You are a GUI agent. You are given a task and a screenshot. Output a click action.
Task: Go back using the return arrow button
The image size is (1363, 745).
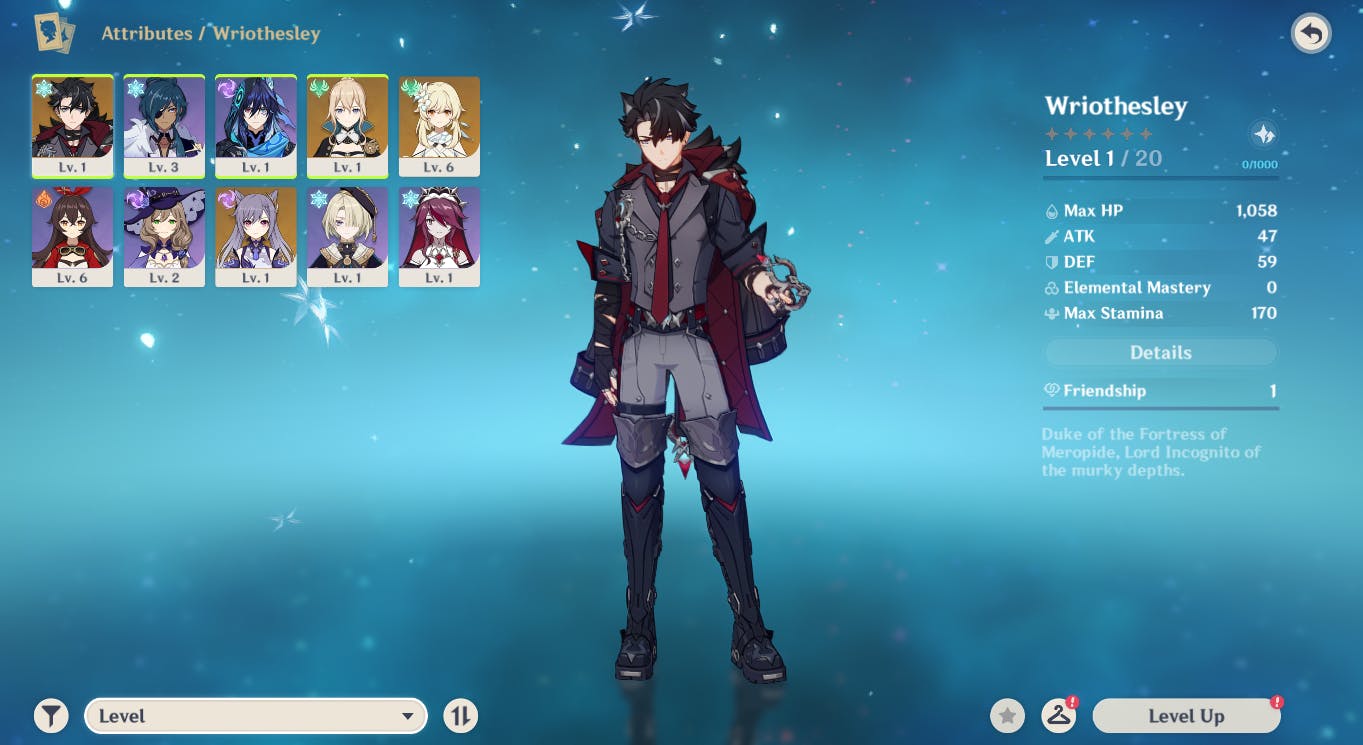[x=1310, y=34]
